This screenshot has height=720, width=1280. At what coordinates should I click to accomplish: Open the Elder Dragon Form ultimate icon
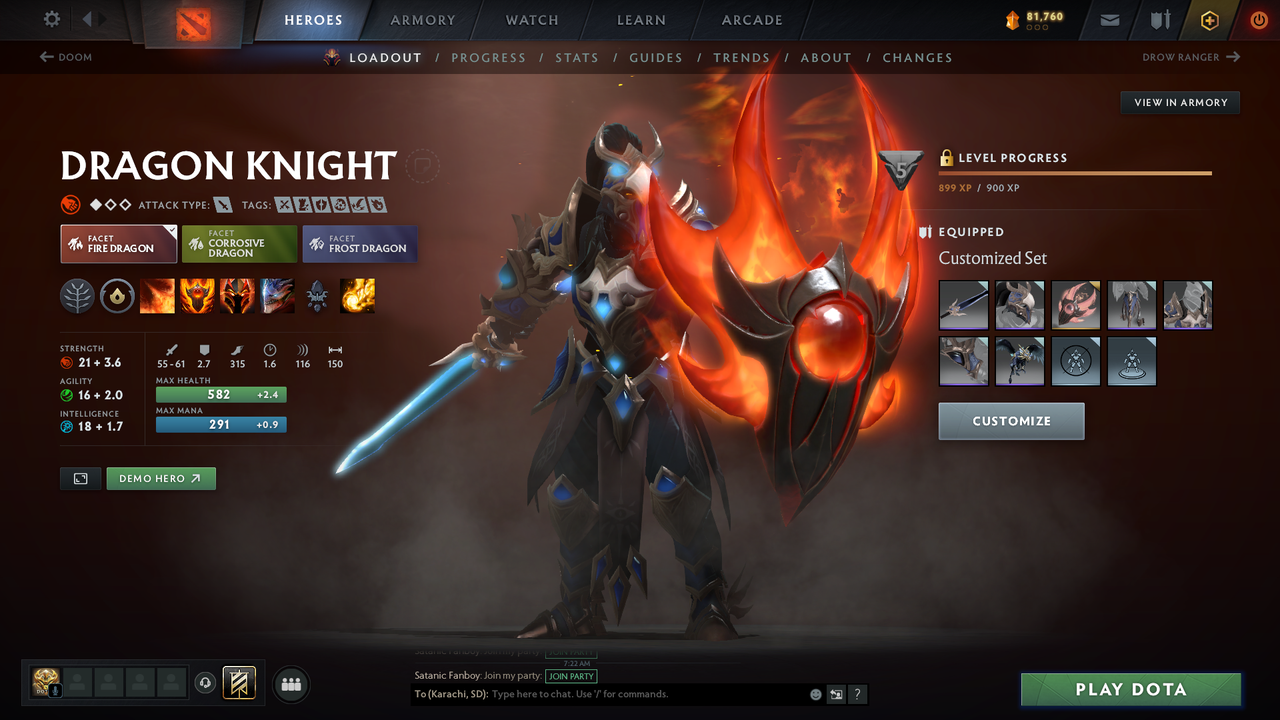pos(277,295)
